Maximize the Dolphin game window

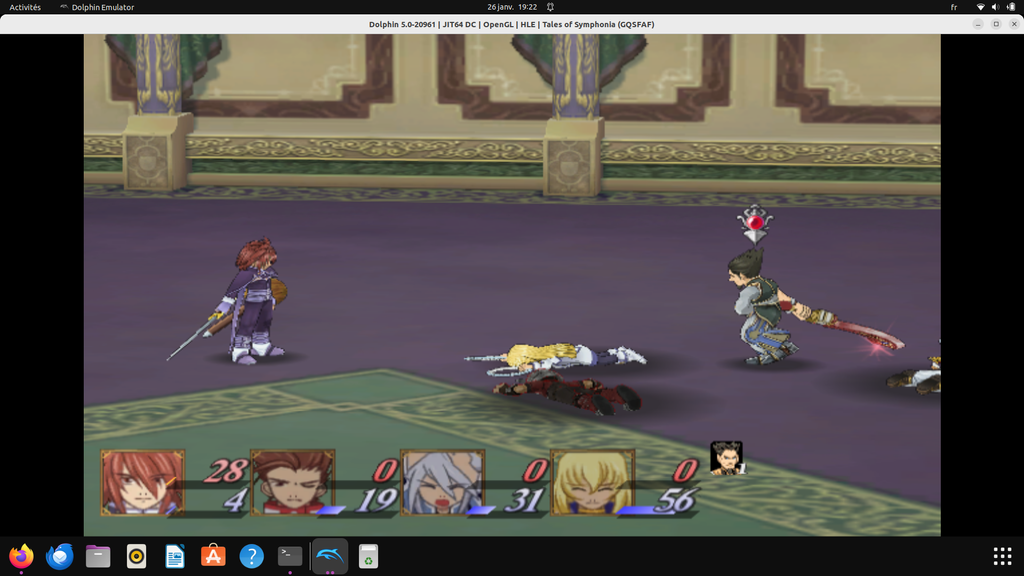996,24
